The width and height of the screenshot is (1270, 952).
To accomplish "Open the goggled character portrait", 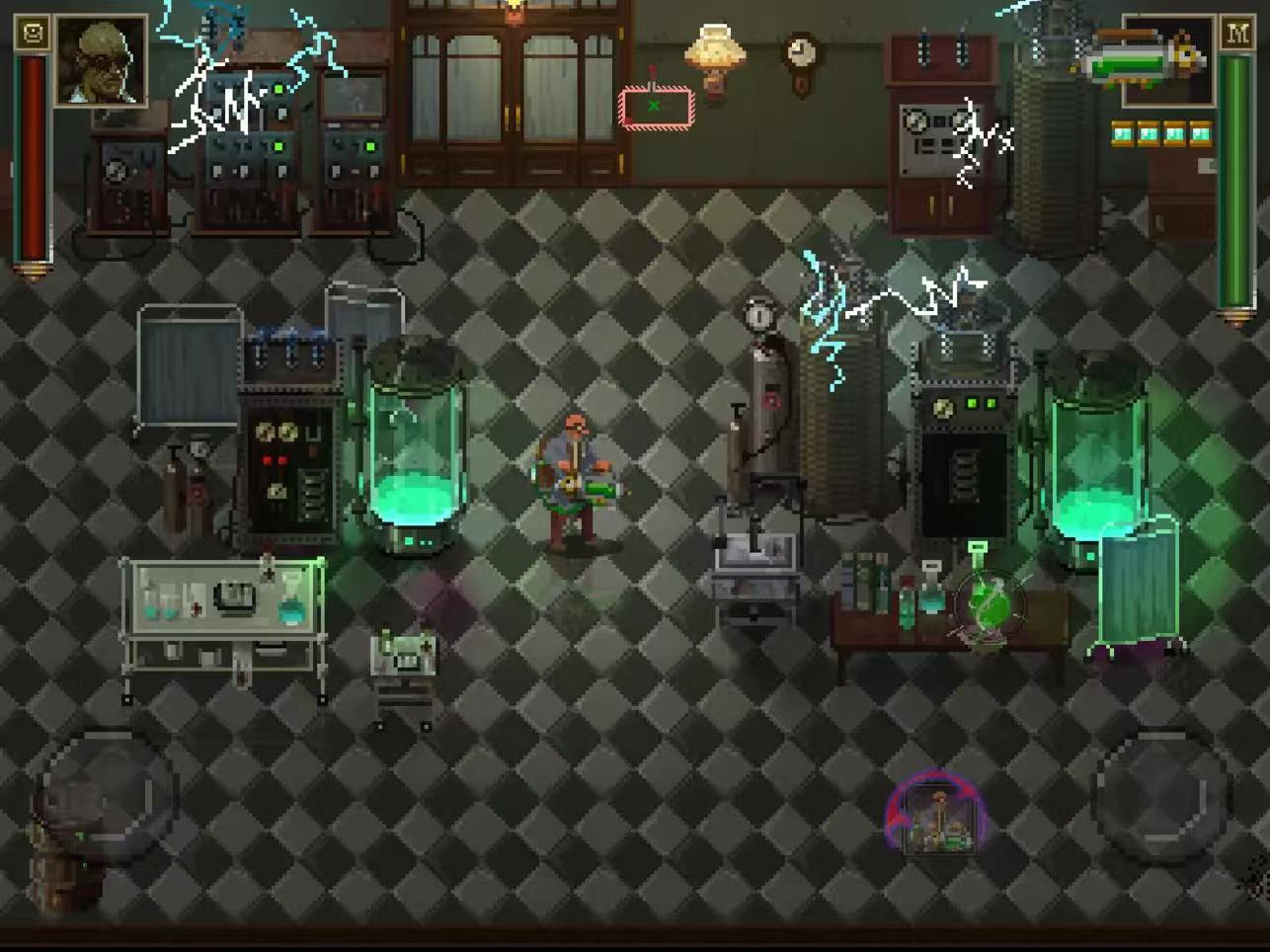I will click(x=101, y=60).
